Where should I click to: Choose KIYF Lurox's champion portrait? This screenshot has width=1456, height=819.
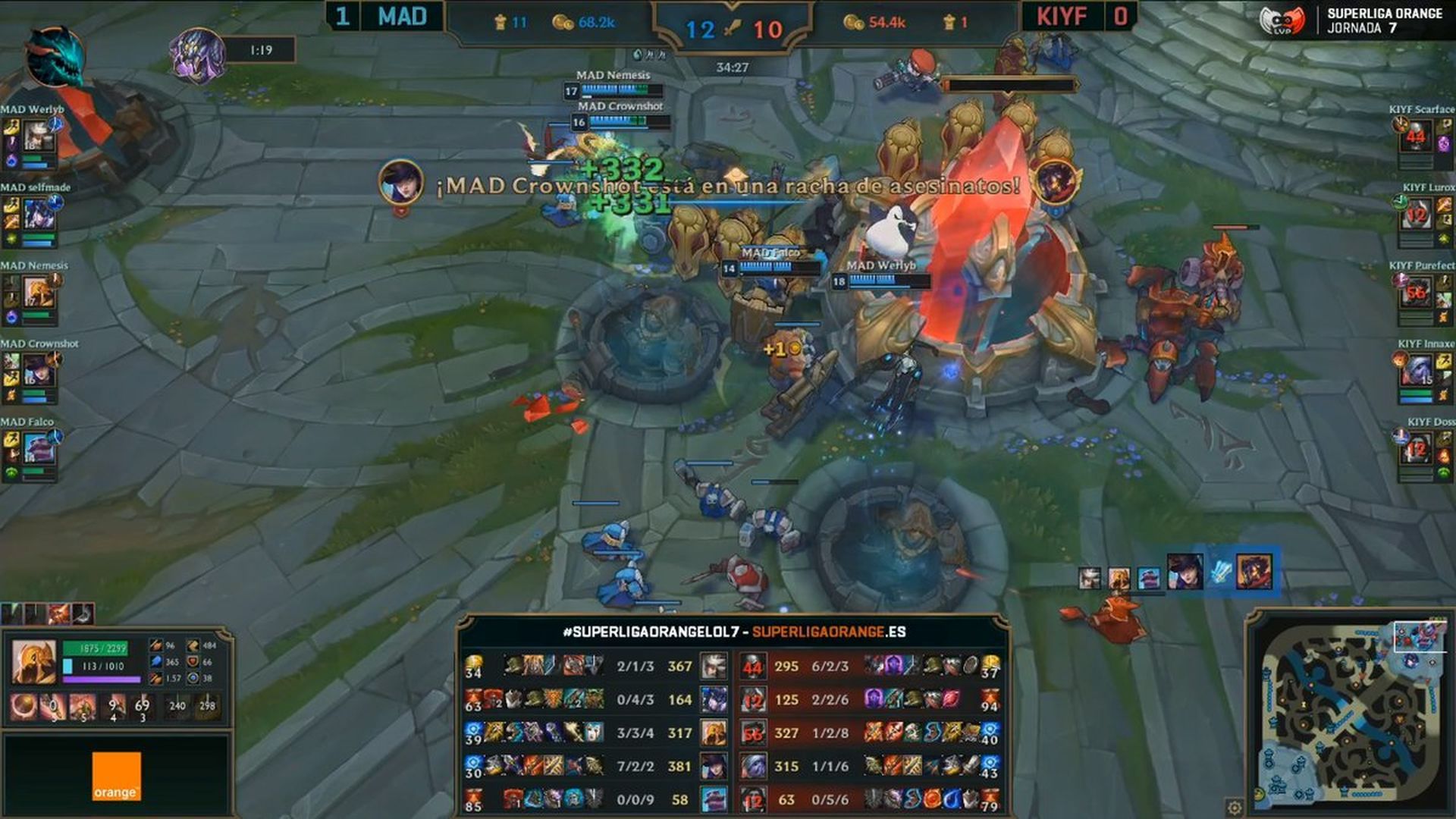pos(1415,215)
